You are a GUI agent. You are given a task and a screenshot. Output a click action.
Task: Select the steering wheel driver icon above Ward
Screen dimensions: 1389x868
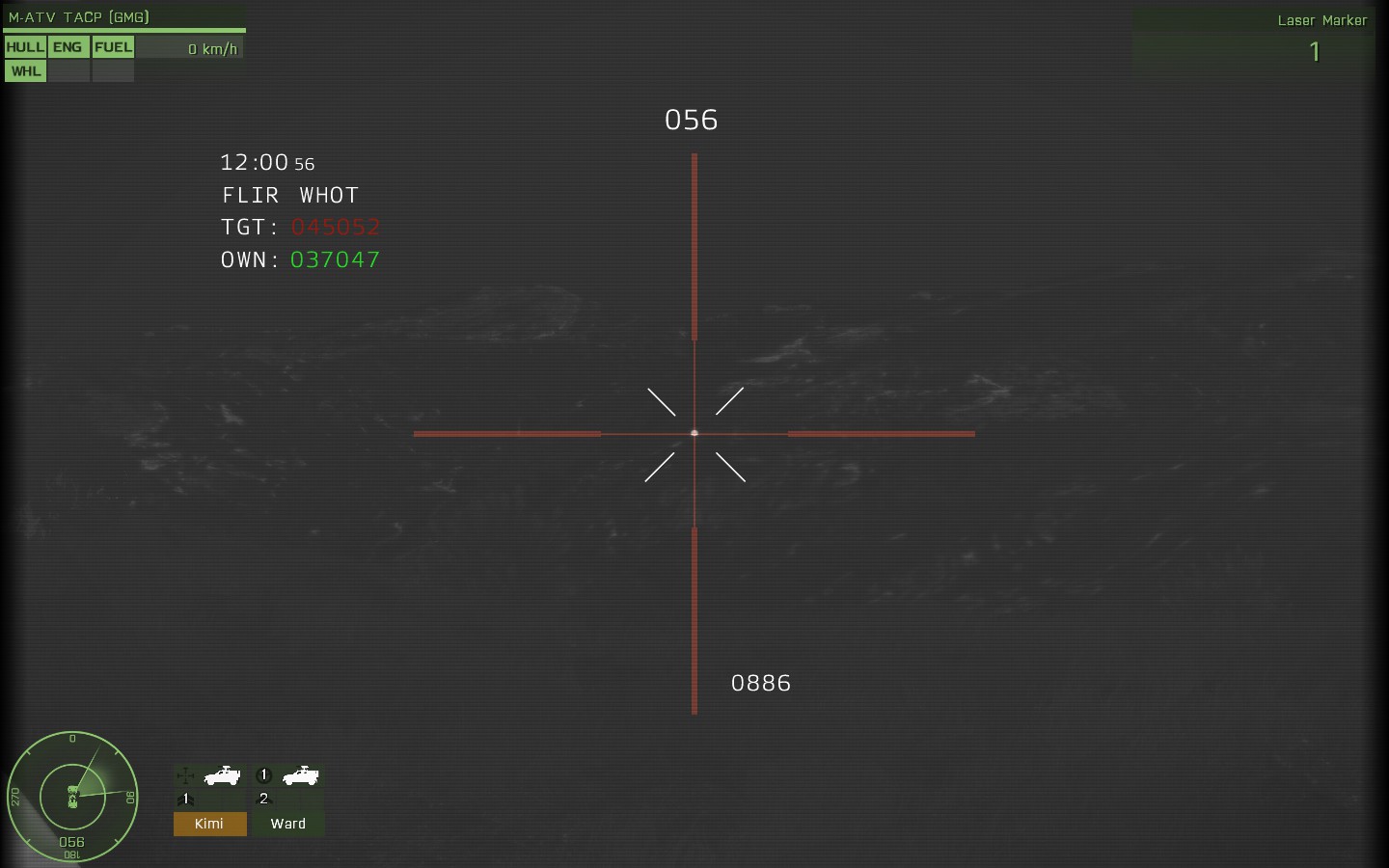[263, 775]
